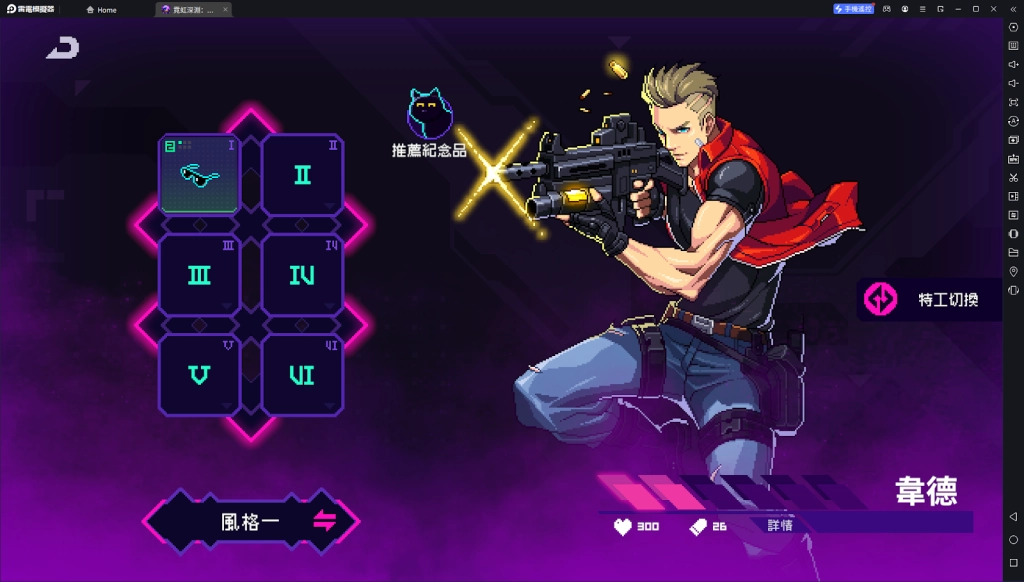Viewport: 1024px width, 582px height.
Task: Close the emulator window
Action: point(993,9)
